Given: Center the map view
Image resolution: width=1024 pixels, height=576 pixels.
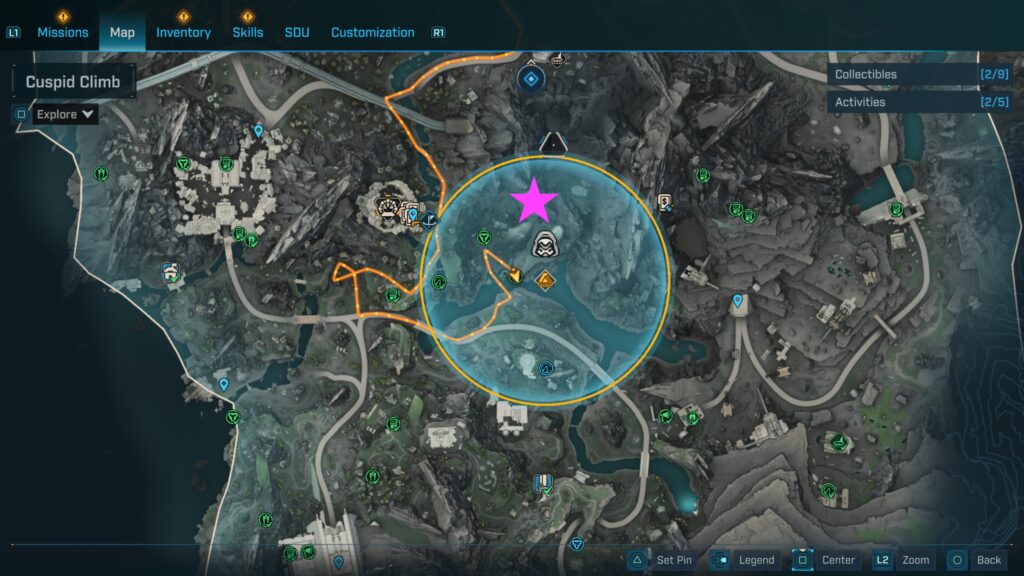Looking at the screenshot, I should tap(826, 560).
